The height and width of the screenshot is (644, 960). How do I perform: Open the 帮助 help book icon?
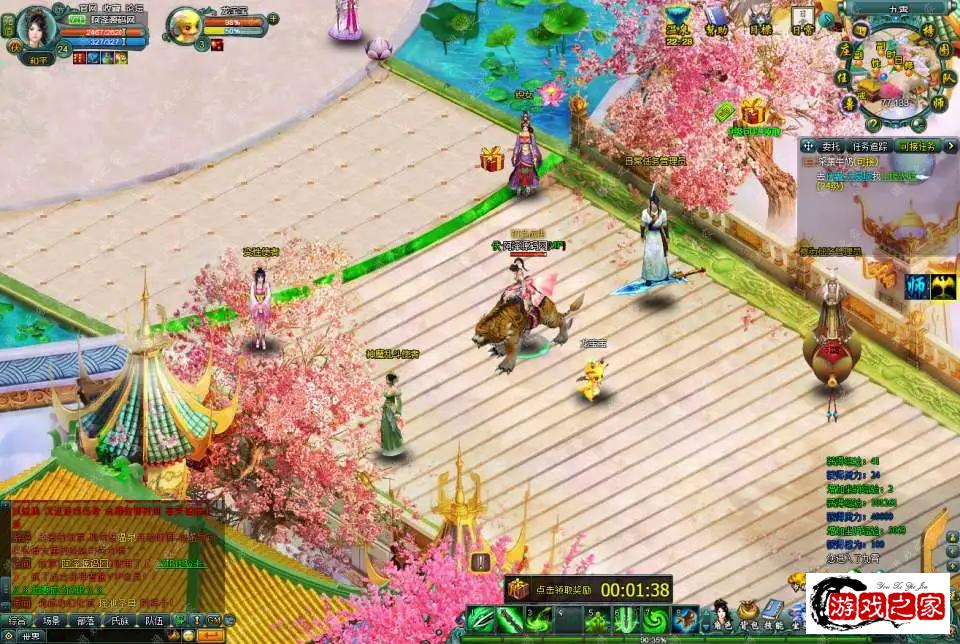[x=716, y=19]
